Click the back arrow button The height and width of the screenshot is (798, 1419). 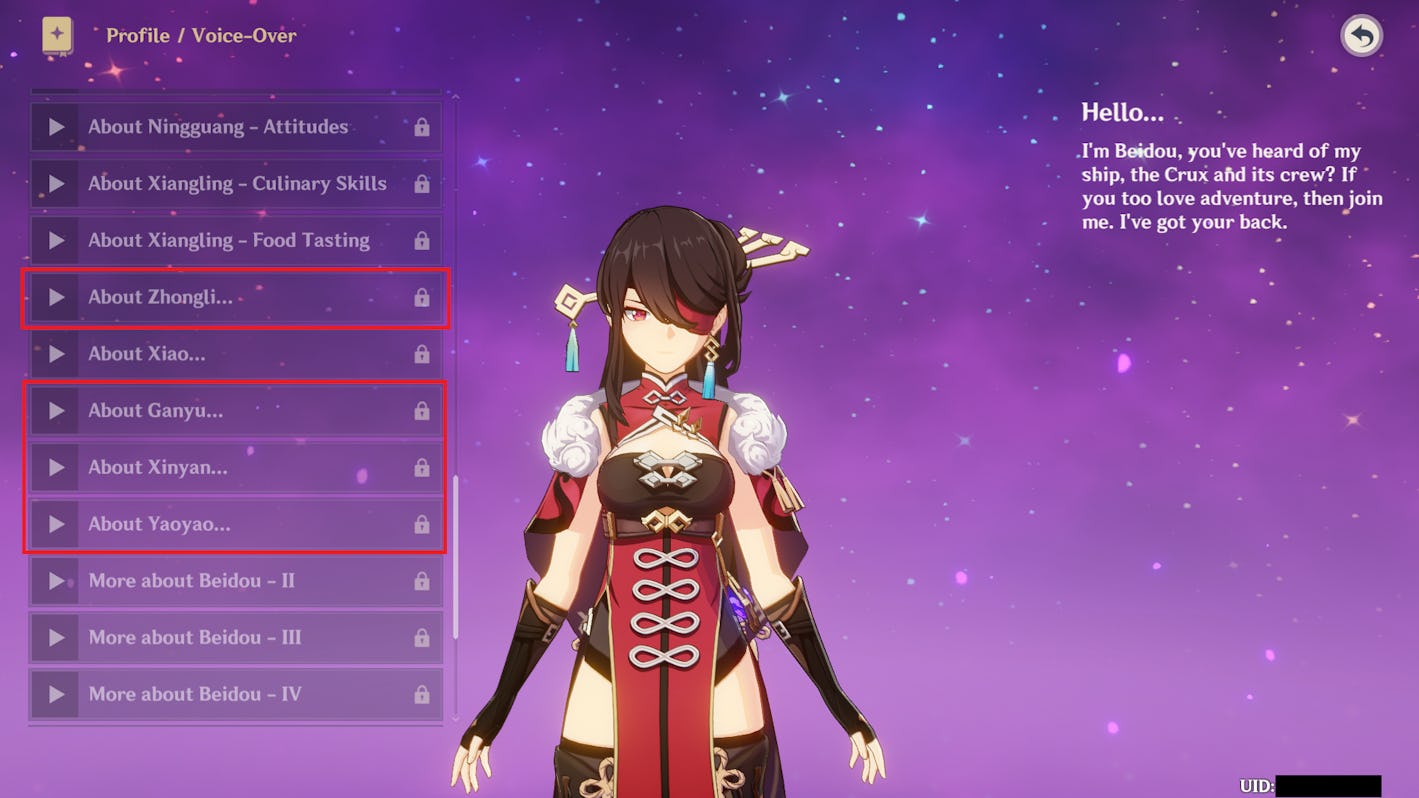point(1361,37)
